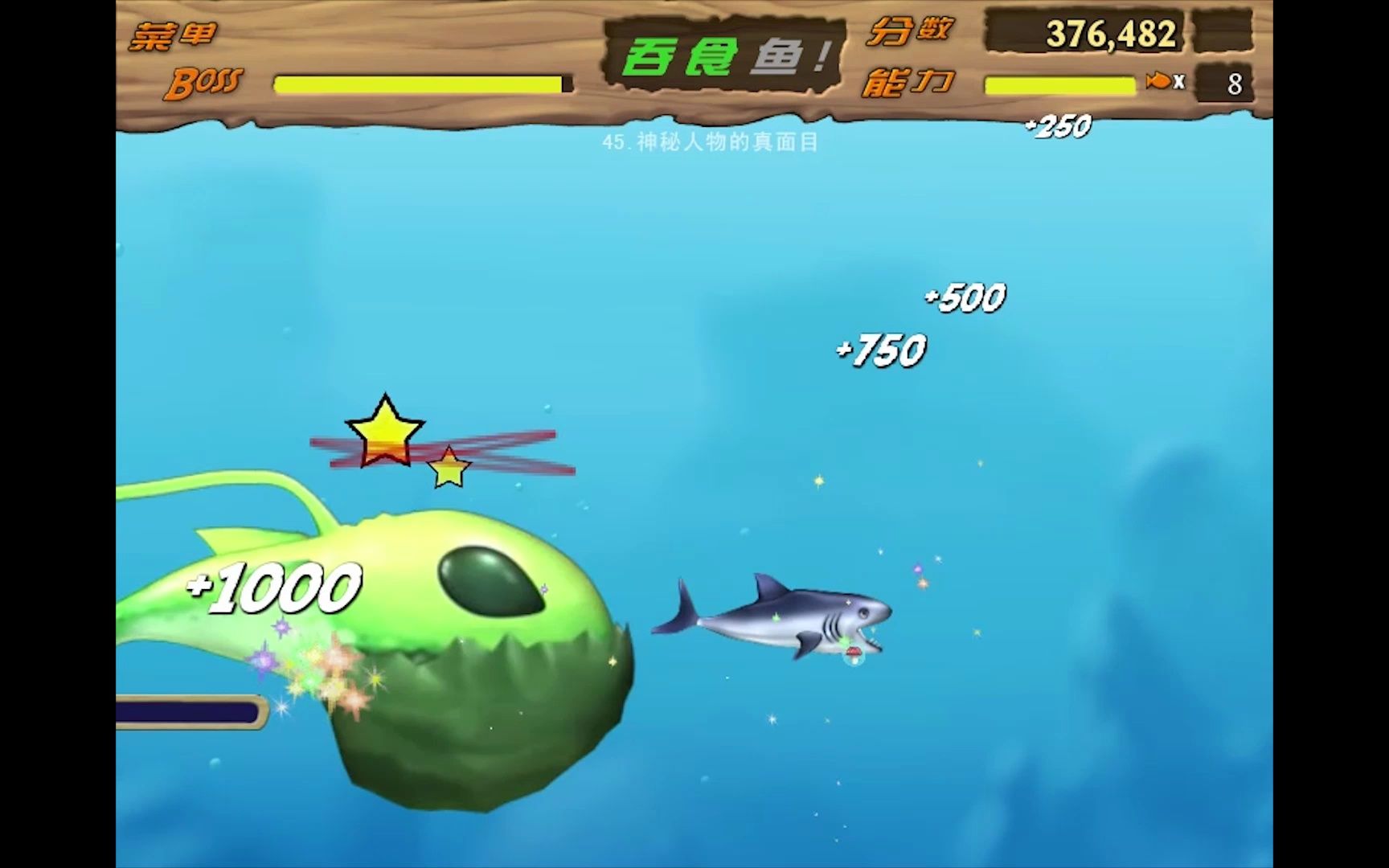
Task: Open the 菜单 menu button
Action: coord(174,36)
